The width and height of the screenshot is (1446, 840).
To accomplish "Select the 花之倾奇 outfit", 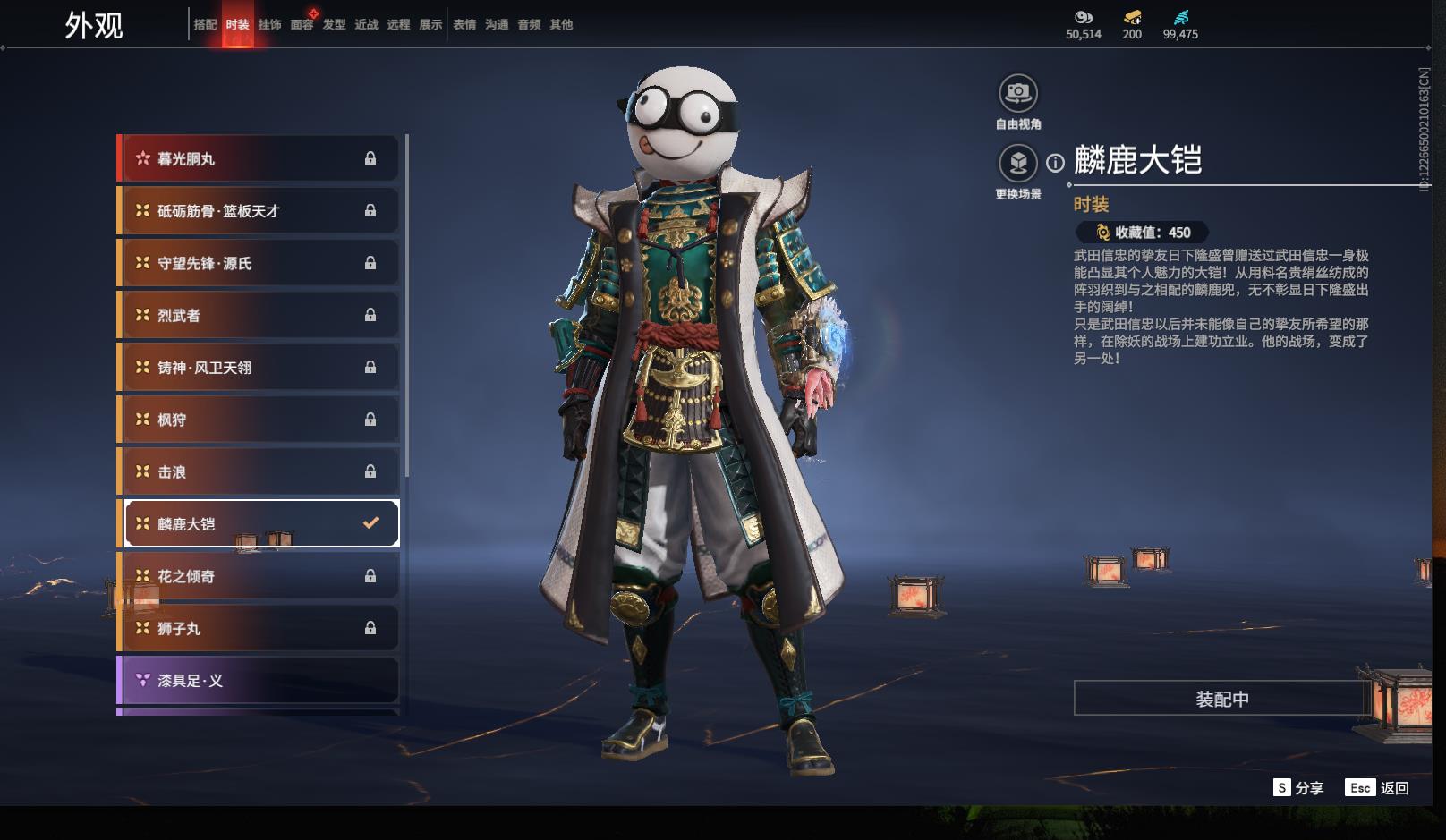I will tap(259, 577).
